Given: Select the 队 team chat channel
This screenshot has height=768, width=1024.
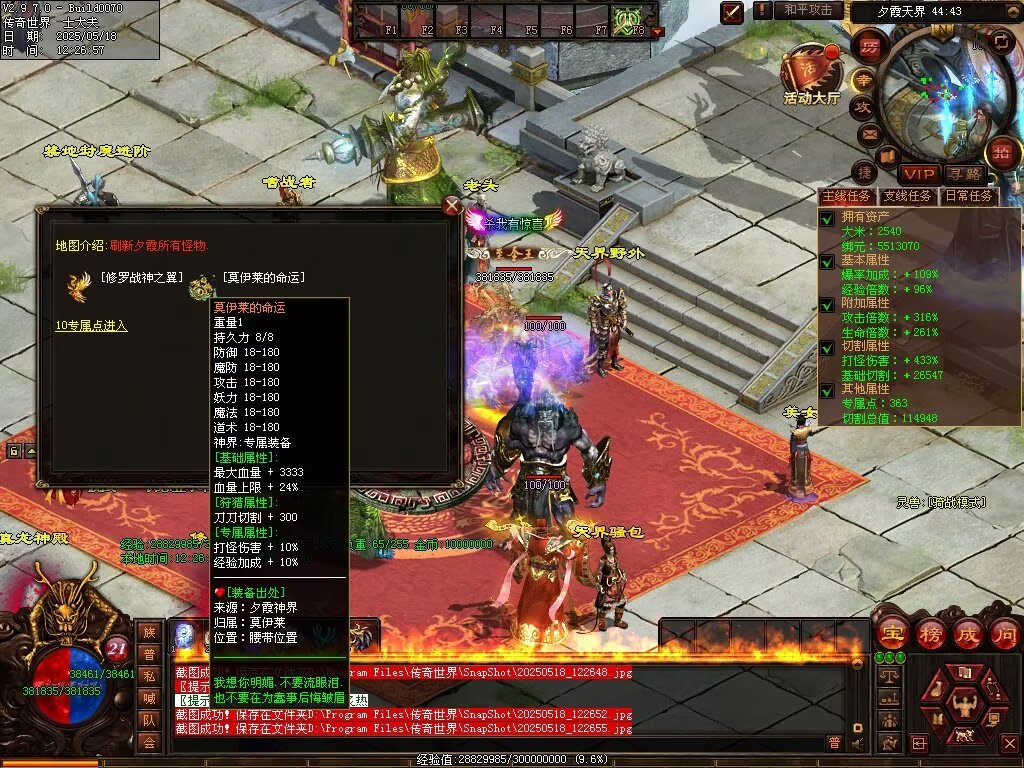Looking at the screenshot, I should tap(149, 720).
